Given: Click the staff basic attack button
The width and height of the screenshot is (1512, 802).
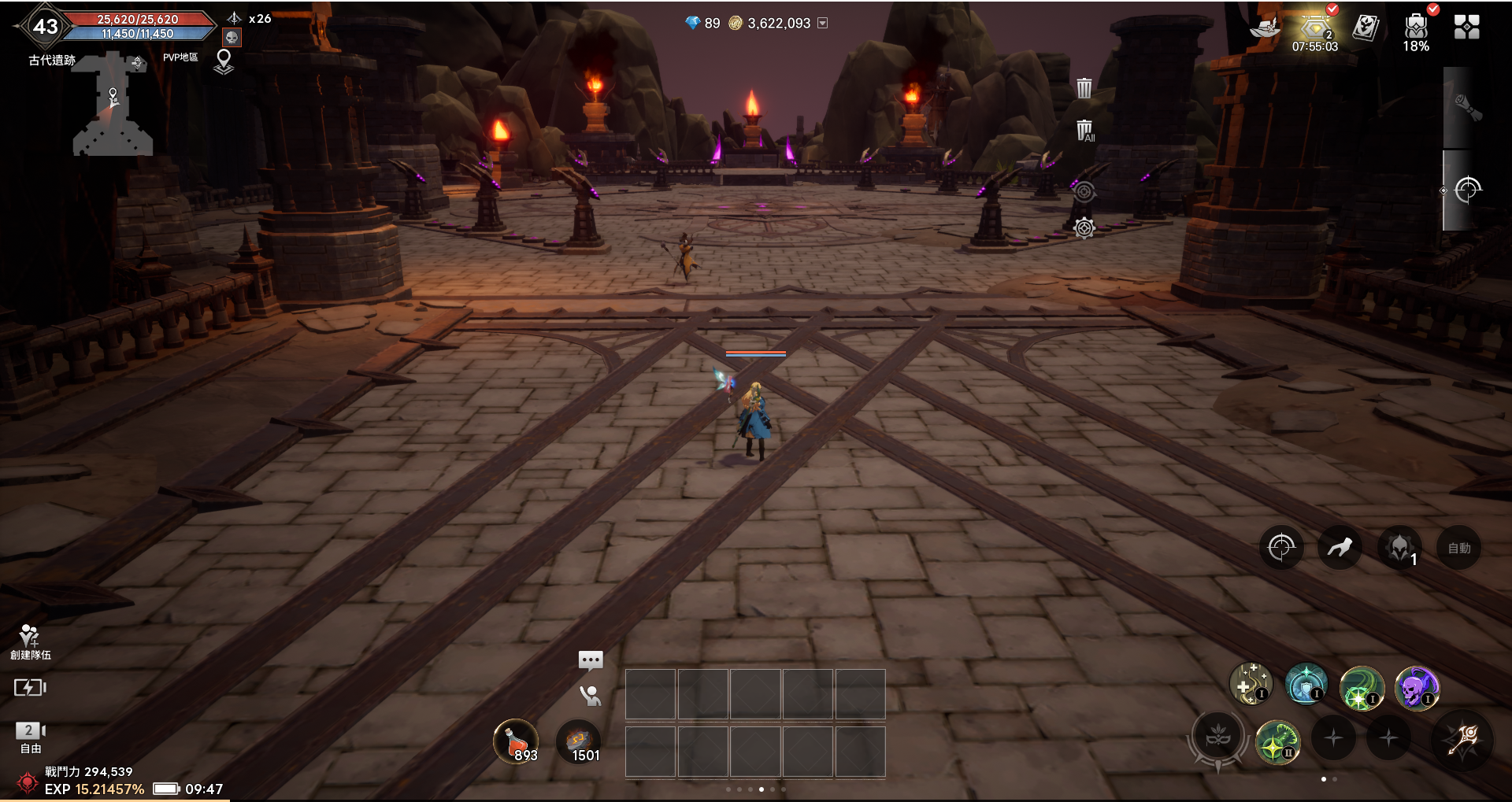Looking at the screenshot, I should [1465, 739].
